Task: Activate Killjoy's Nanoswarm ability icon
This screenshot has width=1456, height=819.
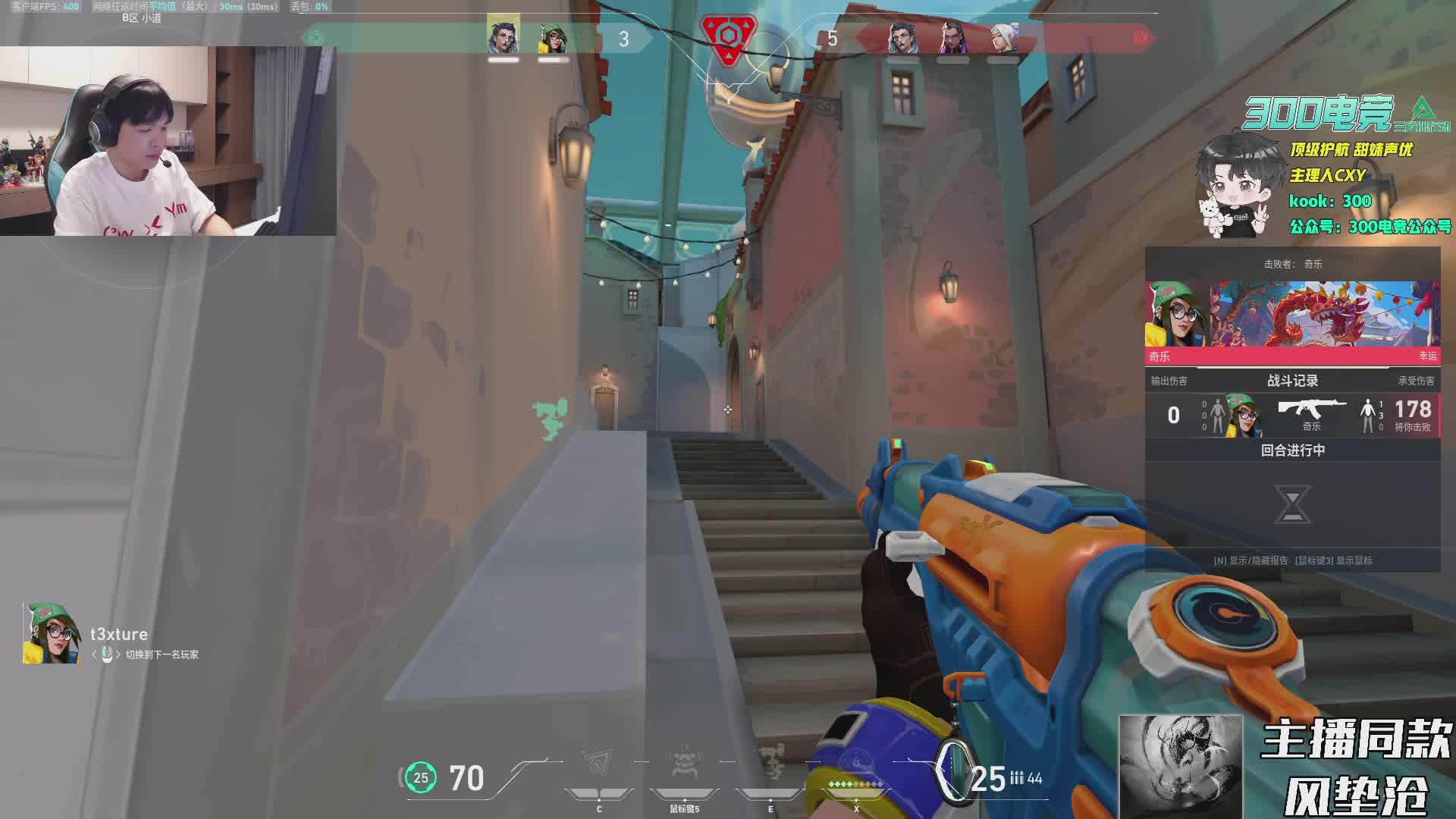Action: [x=599, y=766]
